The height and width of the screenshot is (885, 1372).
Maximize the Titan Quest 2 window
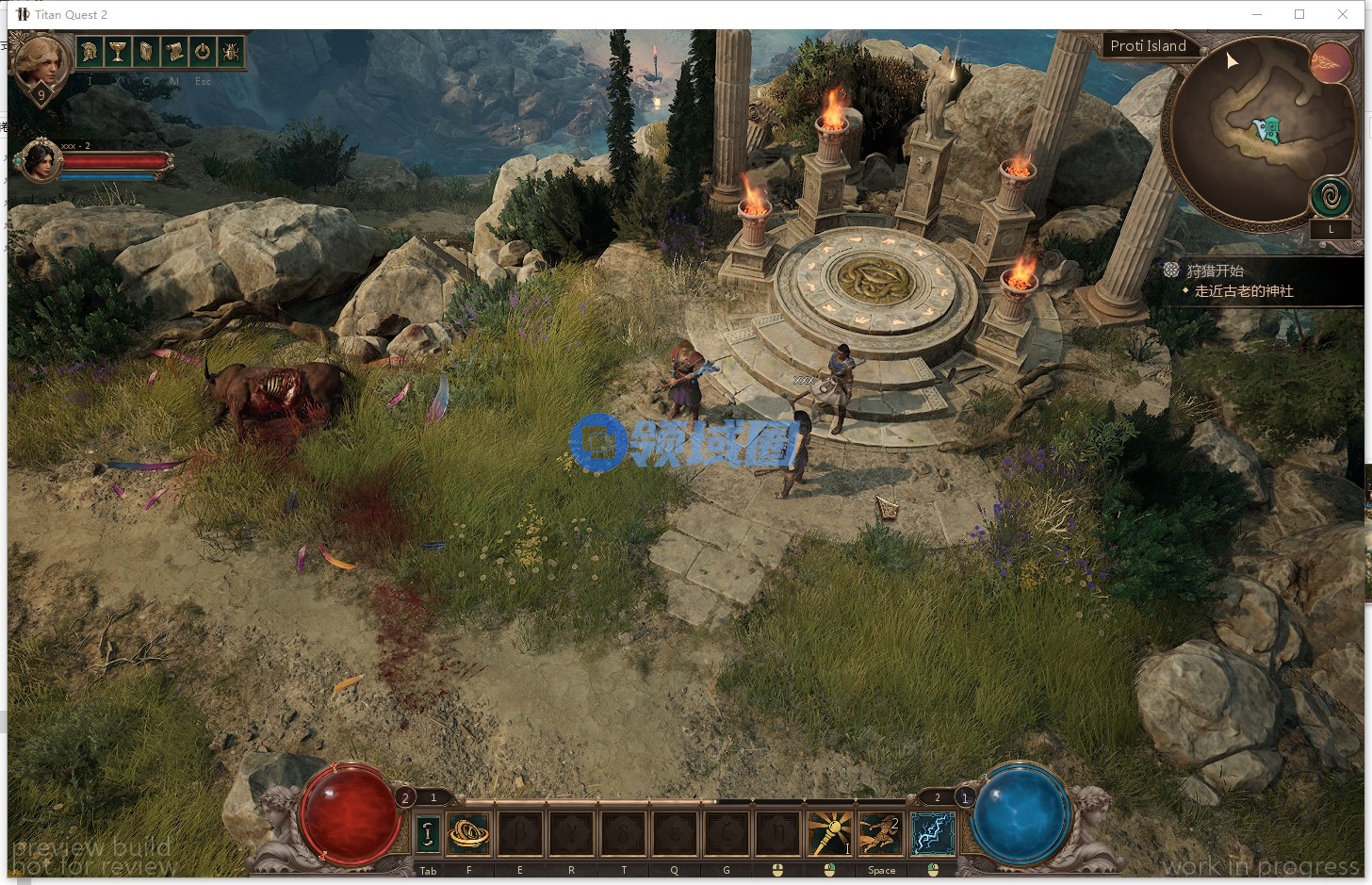pyautogui.click(x=1299, y=14)
